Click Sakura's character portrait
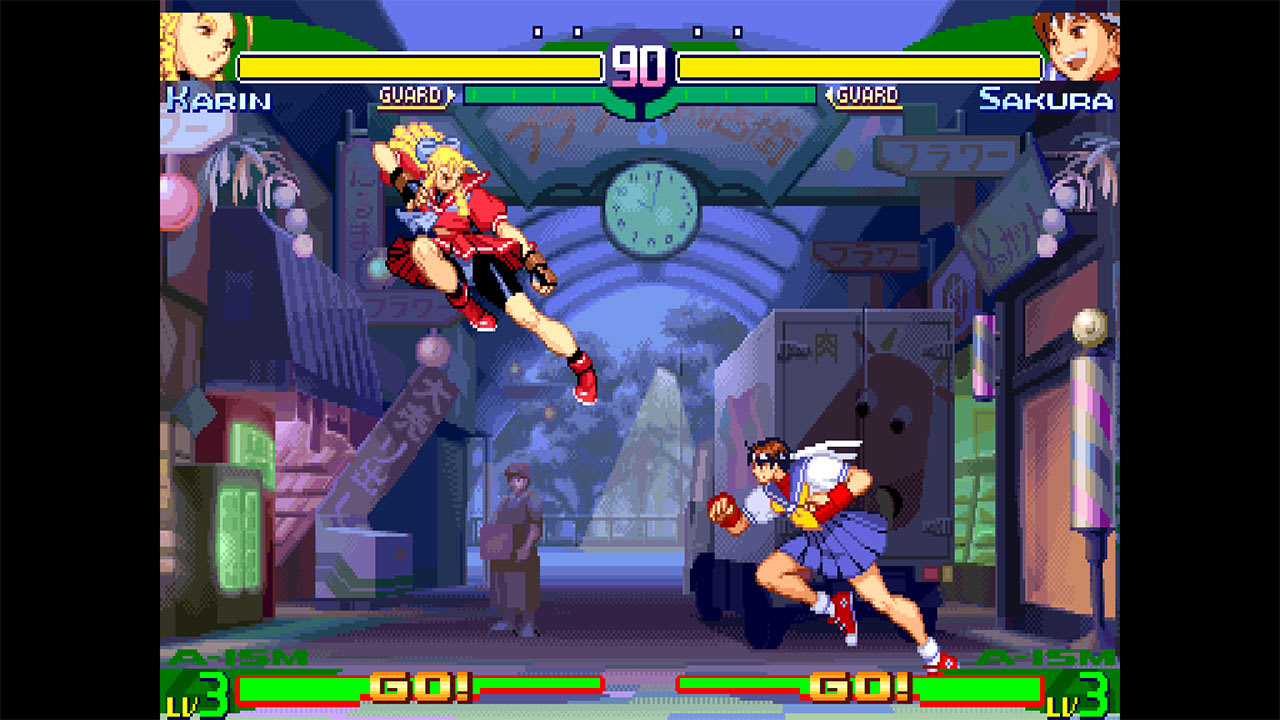This screenshot has height=720, width=1280. [x=1085, y=45]
